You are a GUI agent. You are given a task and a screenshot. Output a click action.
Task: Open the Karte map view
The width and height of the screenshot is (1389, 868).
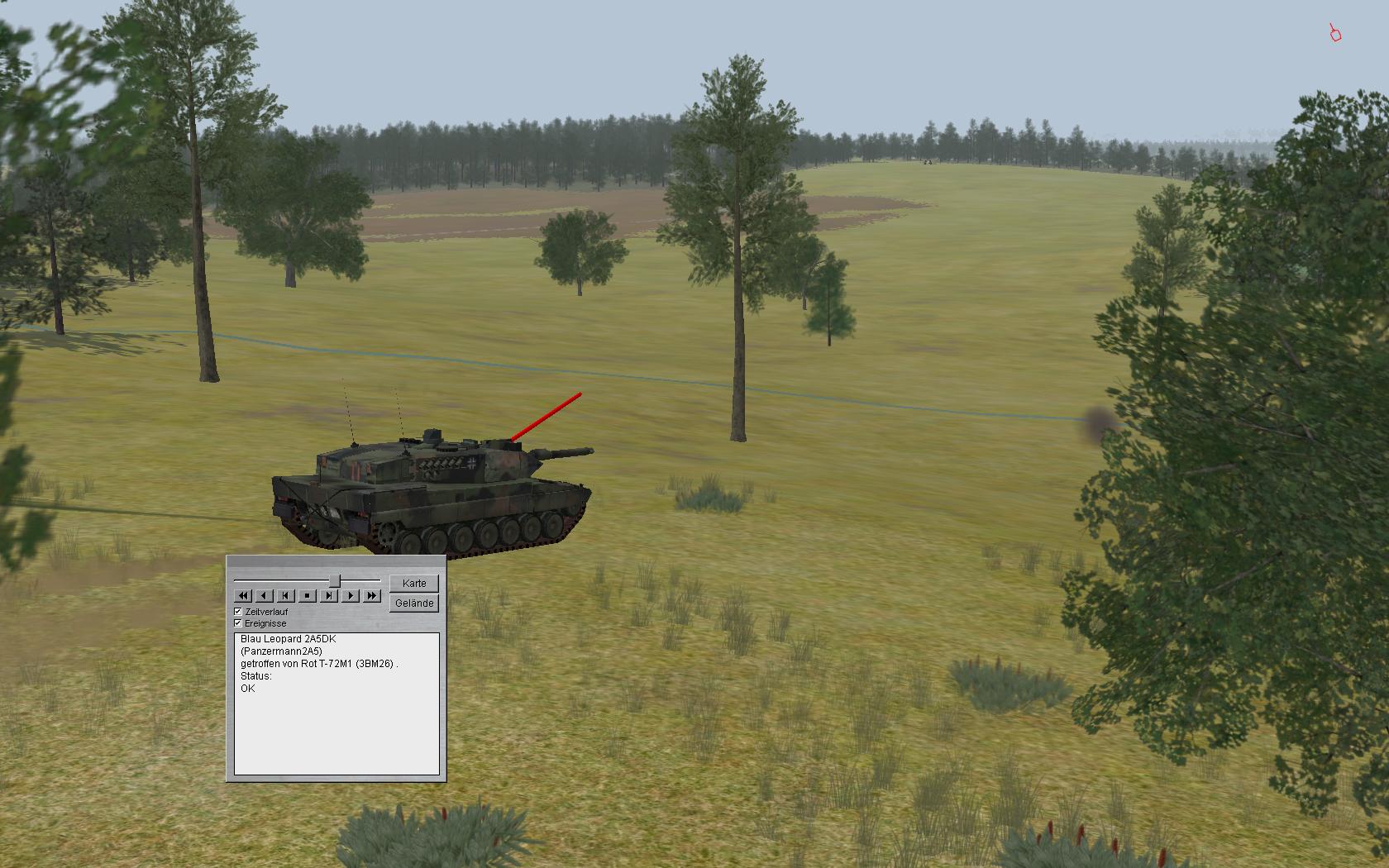pos(413,584)
